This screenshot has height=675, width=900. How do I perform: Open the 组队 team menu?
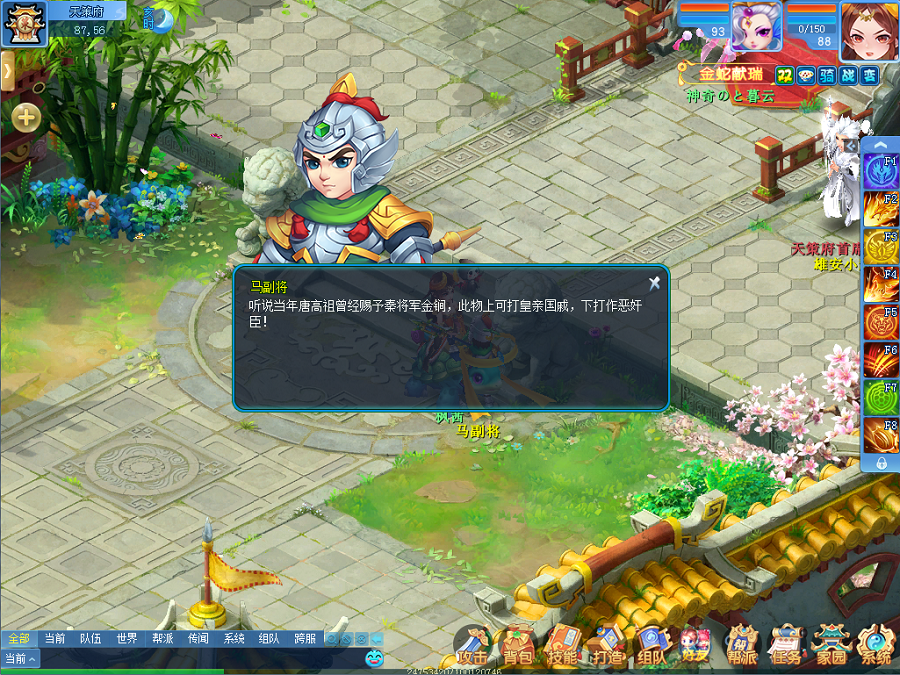(651, 646)
